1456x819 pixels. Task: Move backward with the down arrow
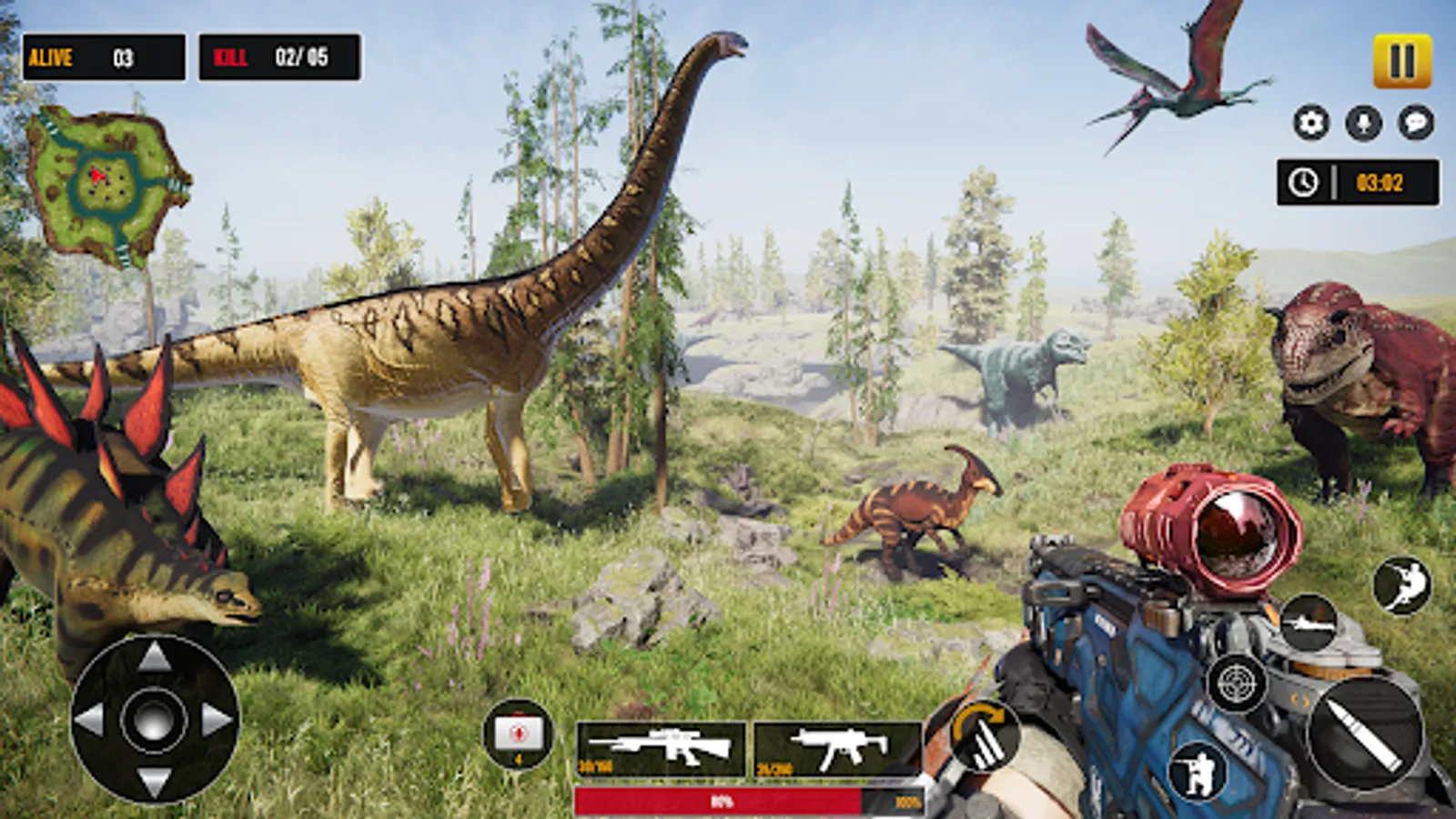point(154,782)
